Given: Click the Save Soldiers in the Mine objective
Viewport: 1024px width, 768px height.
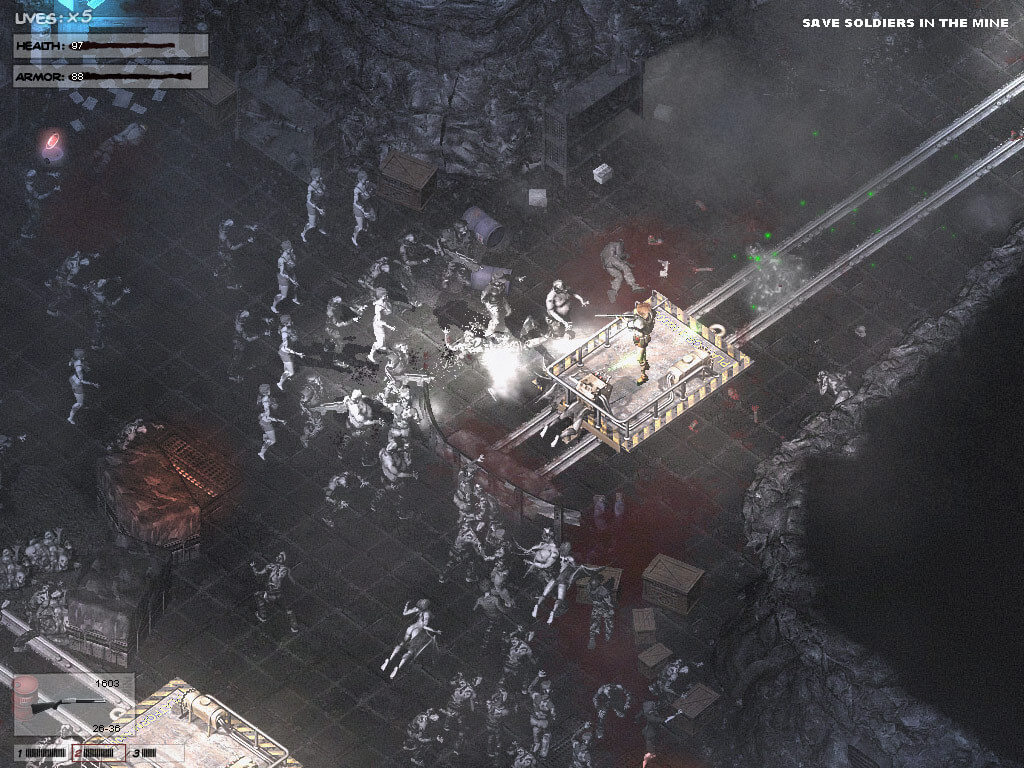Looking at the screenshot, I should point(904,23).
